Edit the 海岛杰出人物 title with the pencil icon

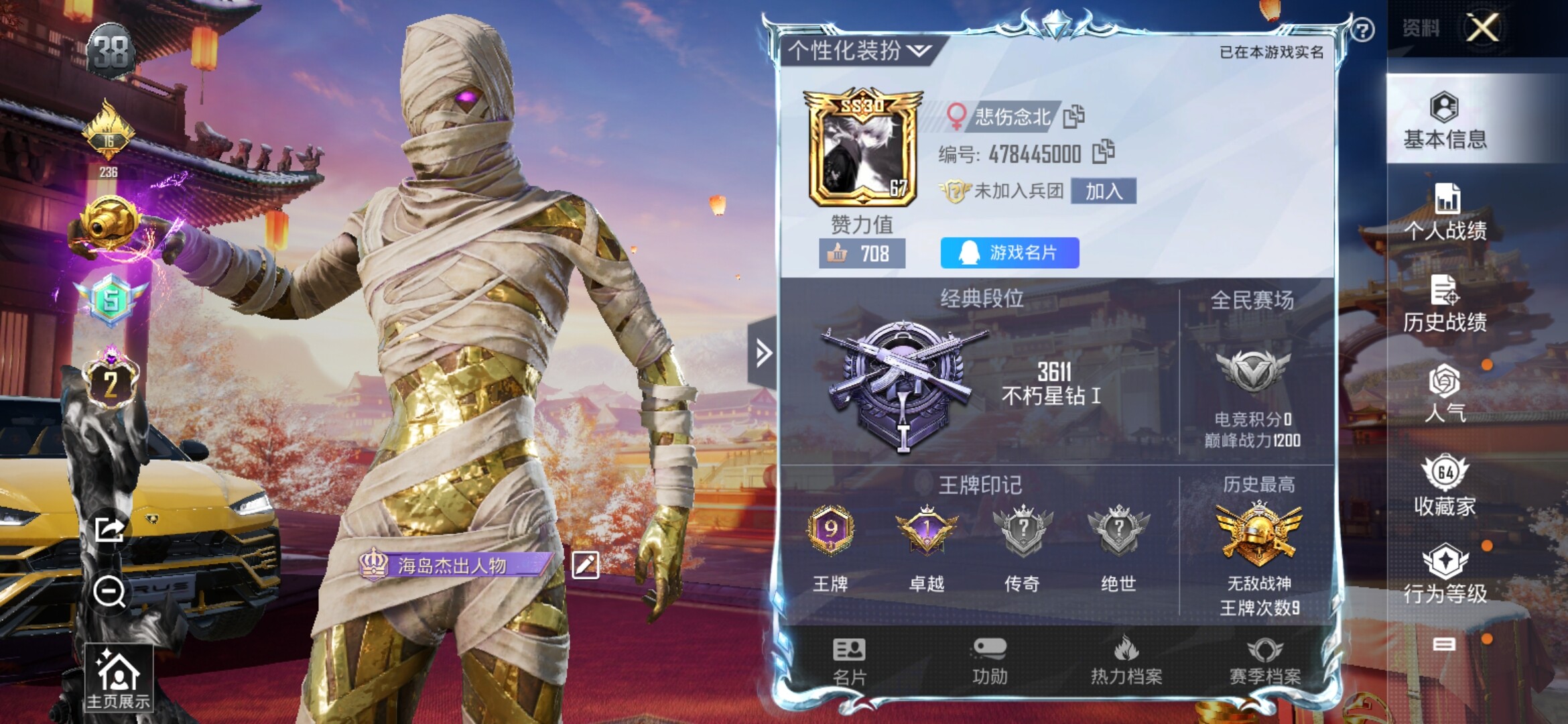(x=585, y=565)
